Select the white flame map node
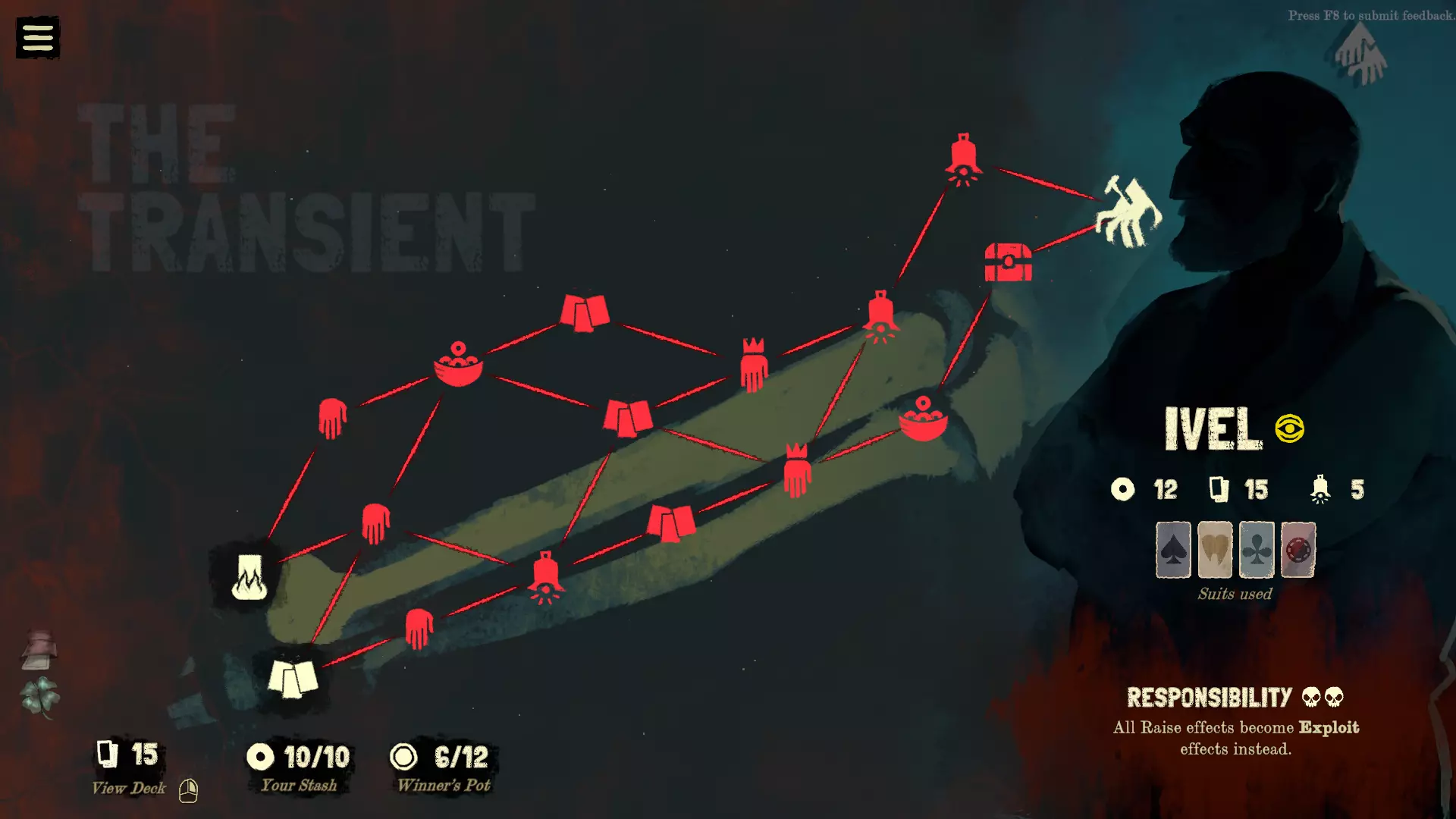Image resolution: width=1456 pixels, height=819 pixels. 249,577
